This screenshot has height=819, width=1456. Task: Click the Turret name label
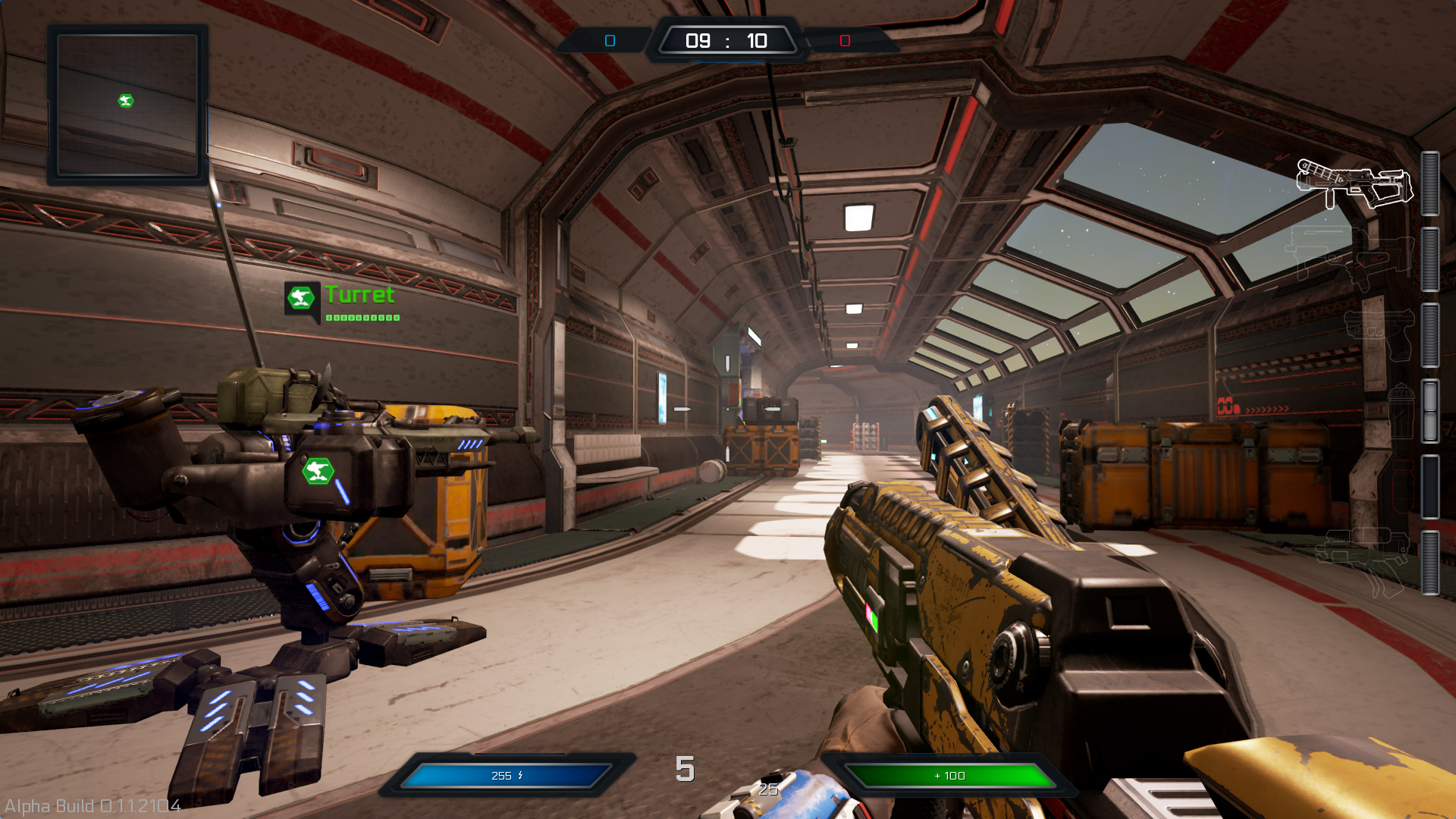[x=359, y=296]
